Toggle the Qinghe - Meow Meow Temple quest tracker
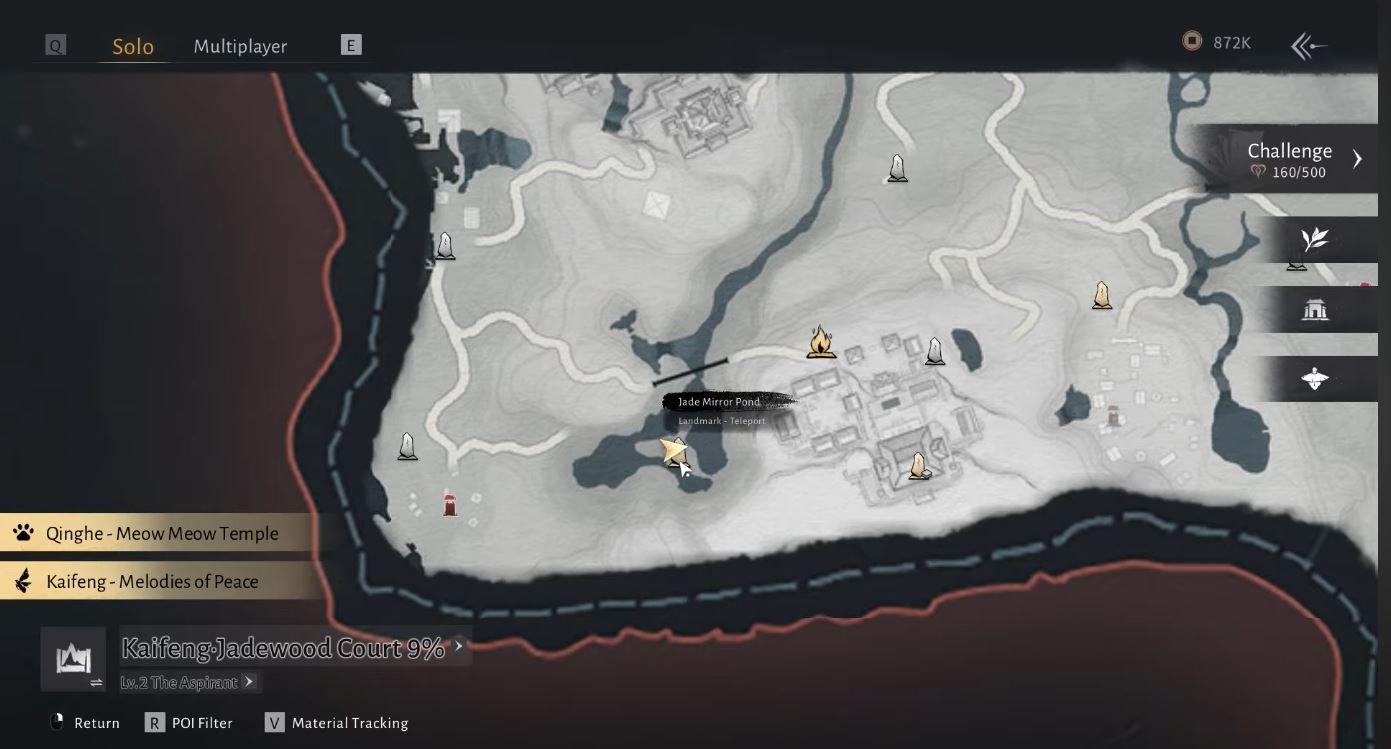Screen dimensions: 1391x749 [160, 533]
